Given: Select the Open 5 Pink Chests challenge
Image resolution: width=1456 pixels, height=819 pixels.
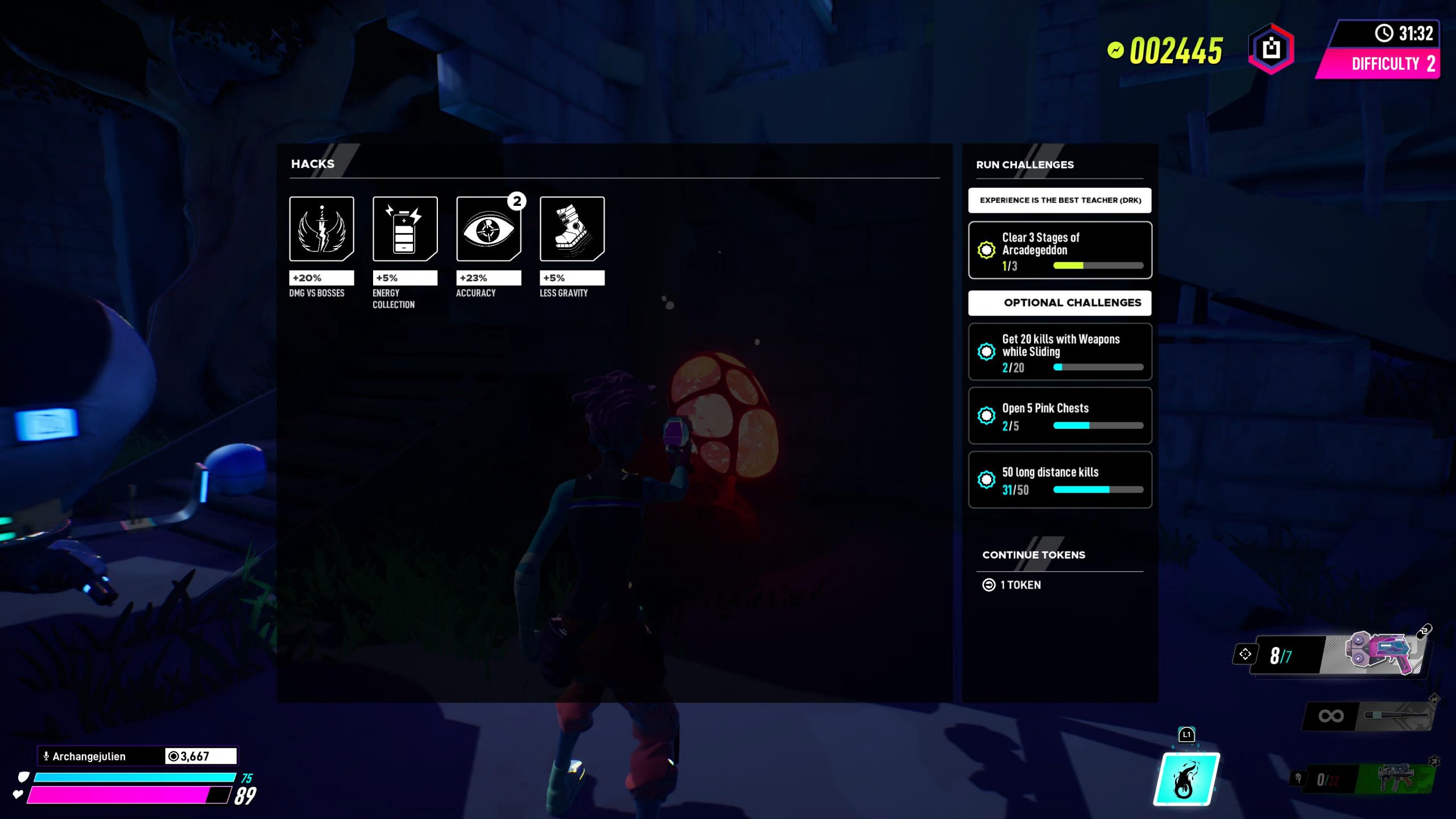Looking at the screenshot, I should click(x=1060, y=416).
